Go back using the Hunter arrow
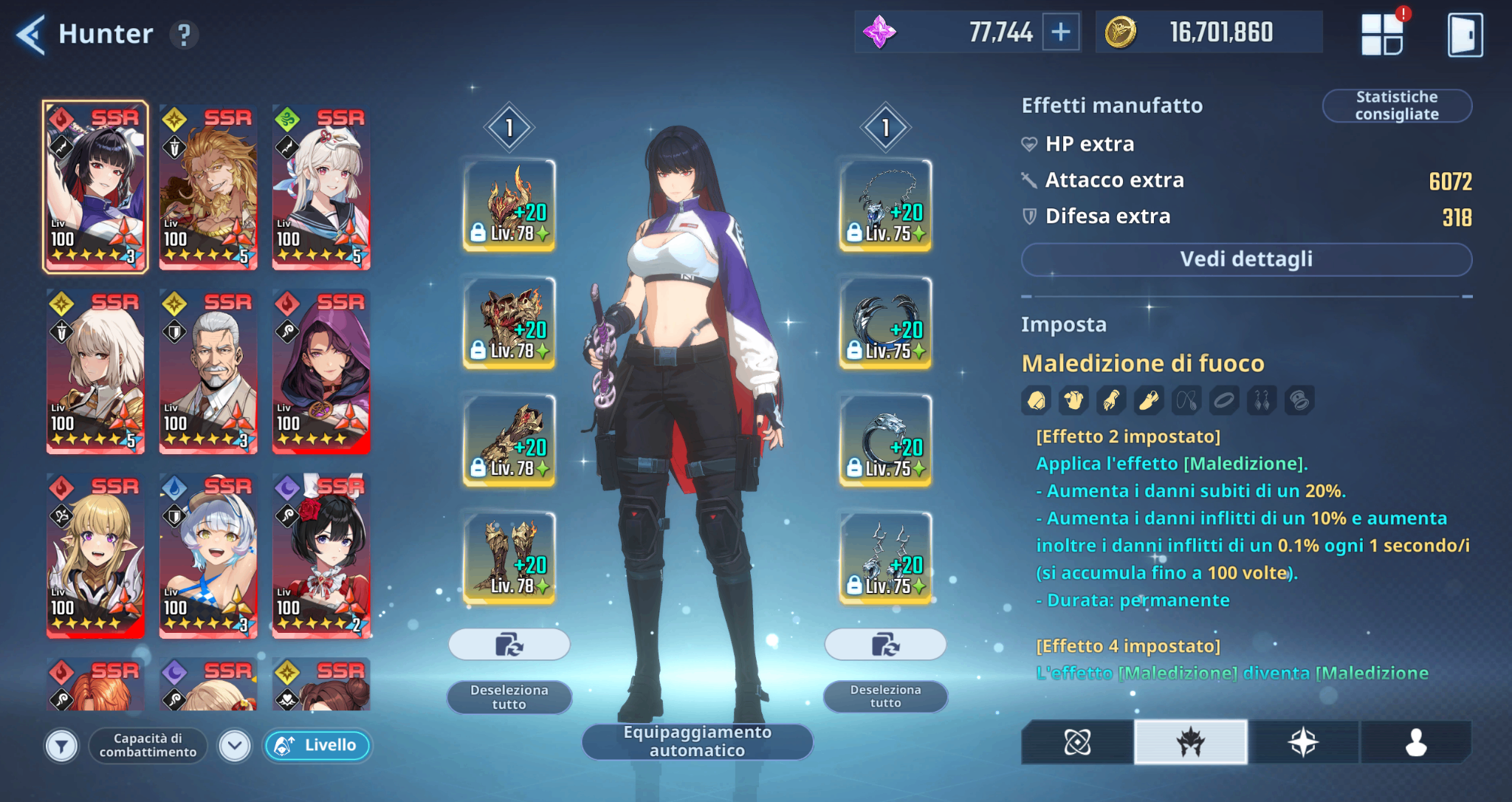Viewport: 1512px width, 802px height. coord(31,34)
